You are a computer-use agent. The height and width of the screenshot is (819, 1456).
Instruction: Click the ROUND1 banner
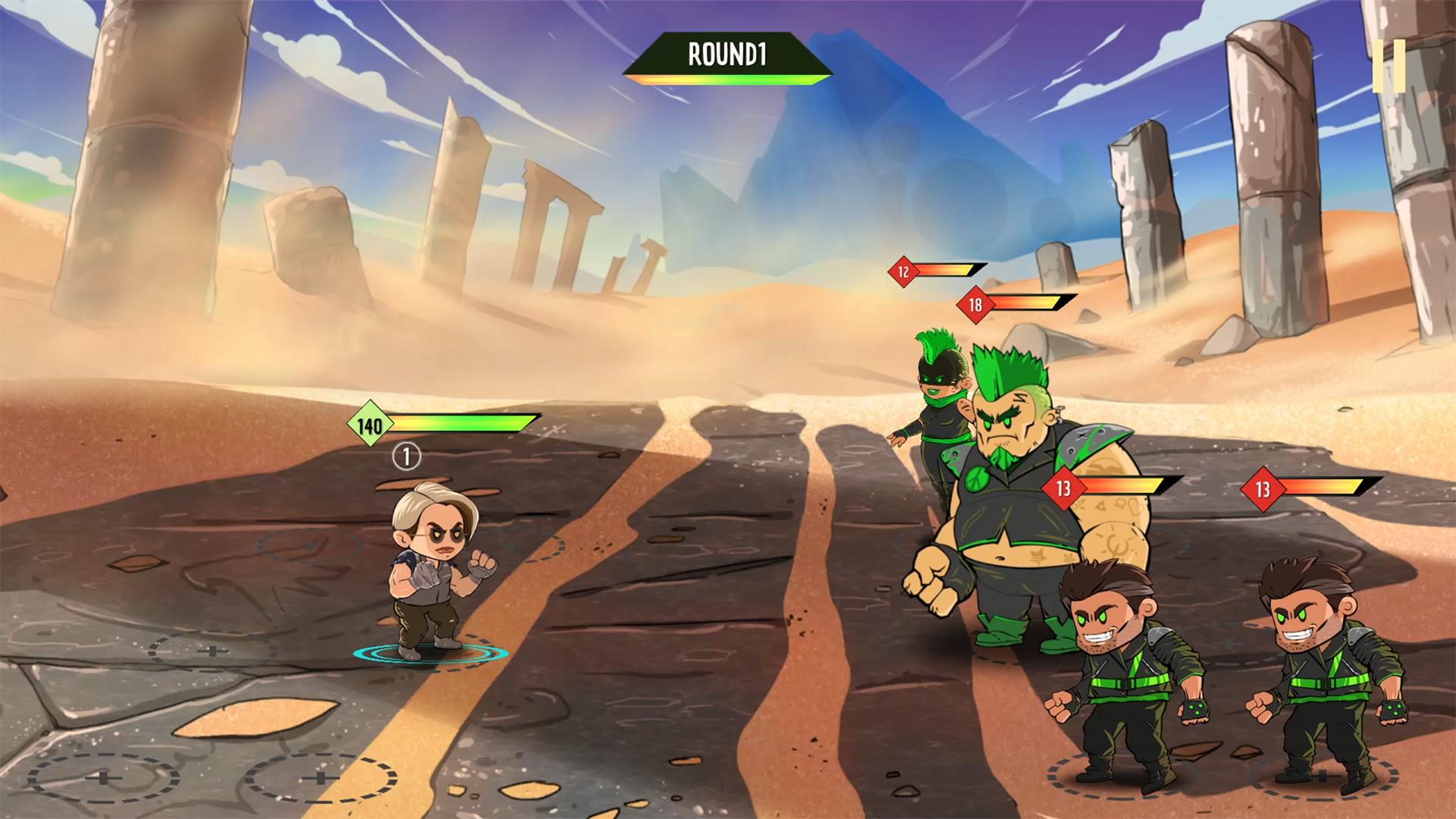click(726, 54)
